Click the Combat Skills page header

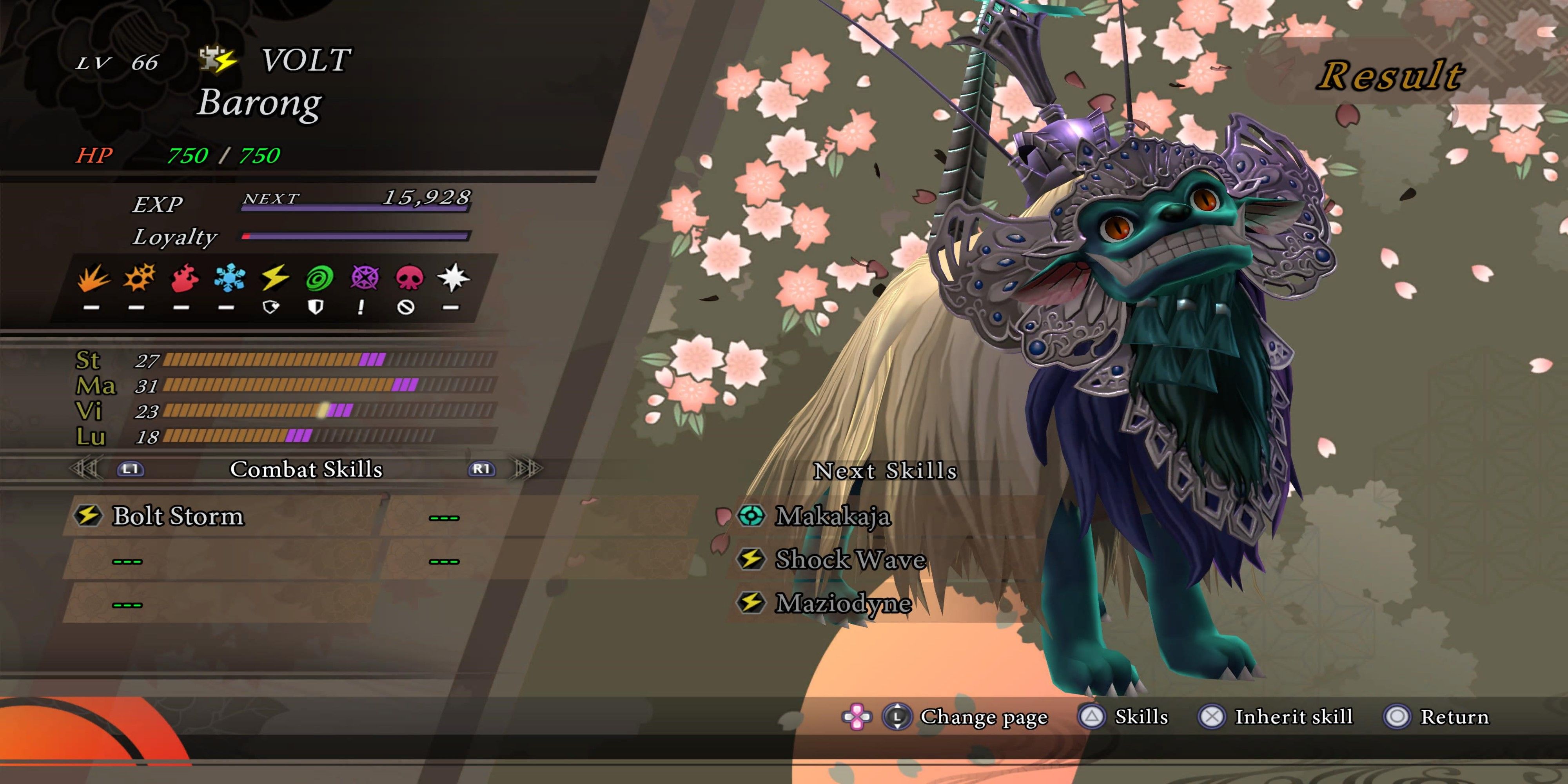(306, 469)
